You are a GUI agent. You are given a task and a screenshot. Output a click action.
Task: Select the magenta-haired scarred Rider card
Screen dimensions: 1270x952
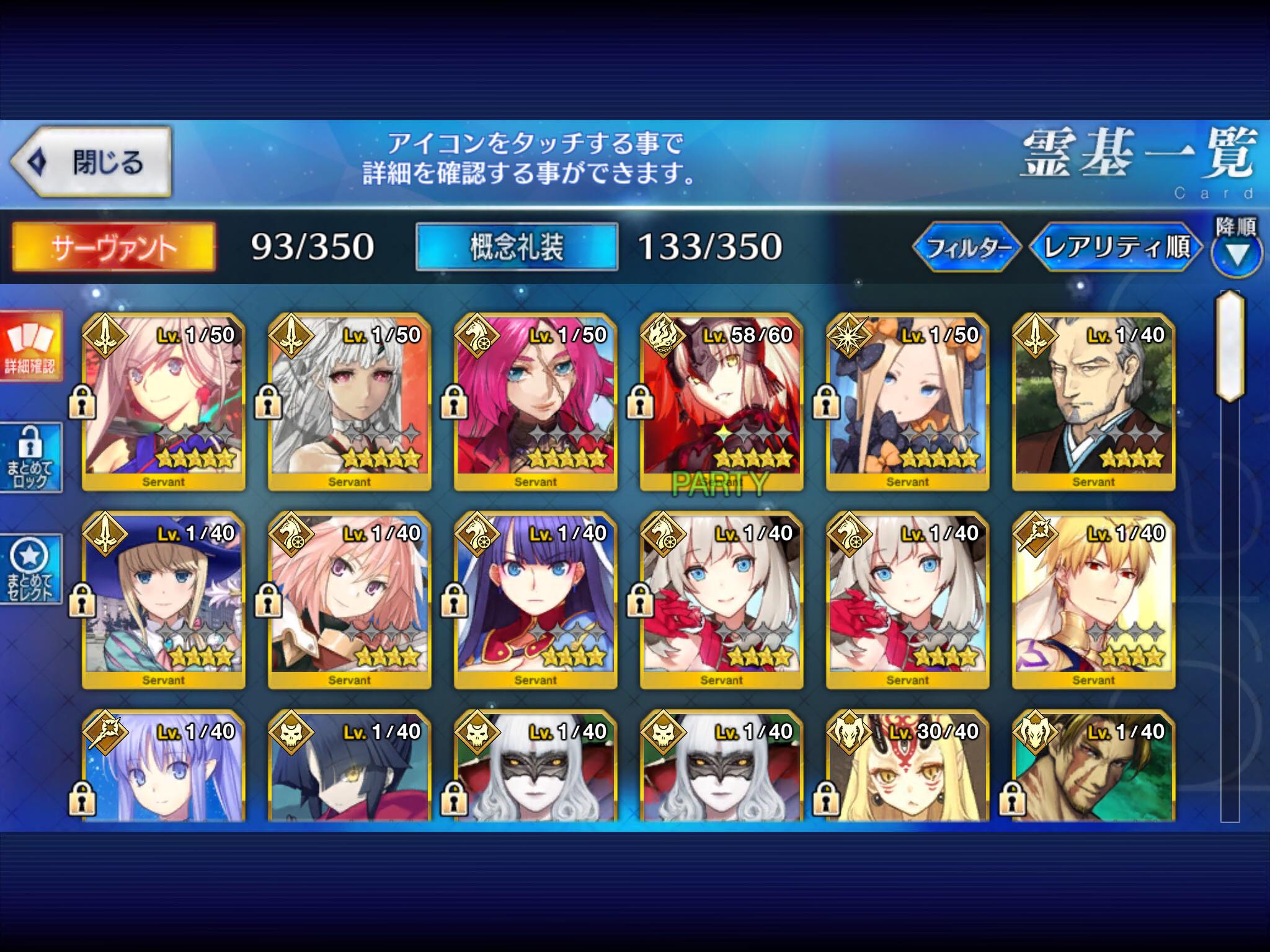535,402
